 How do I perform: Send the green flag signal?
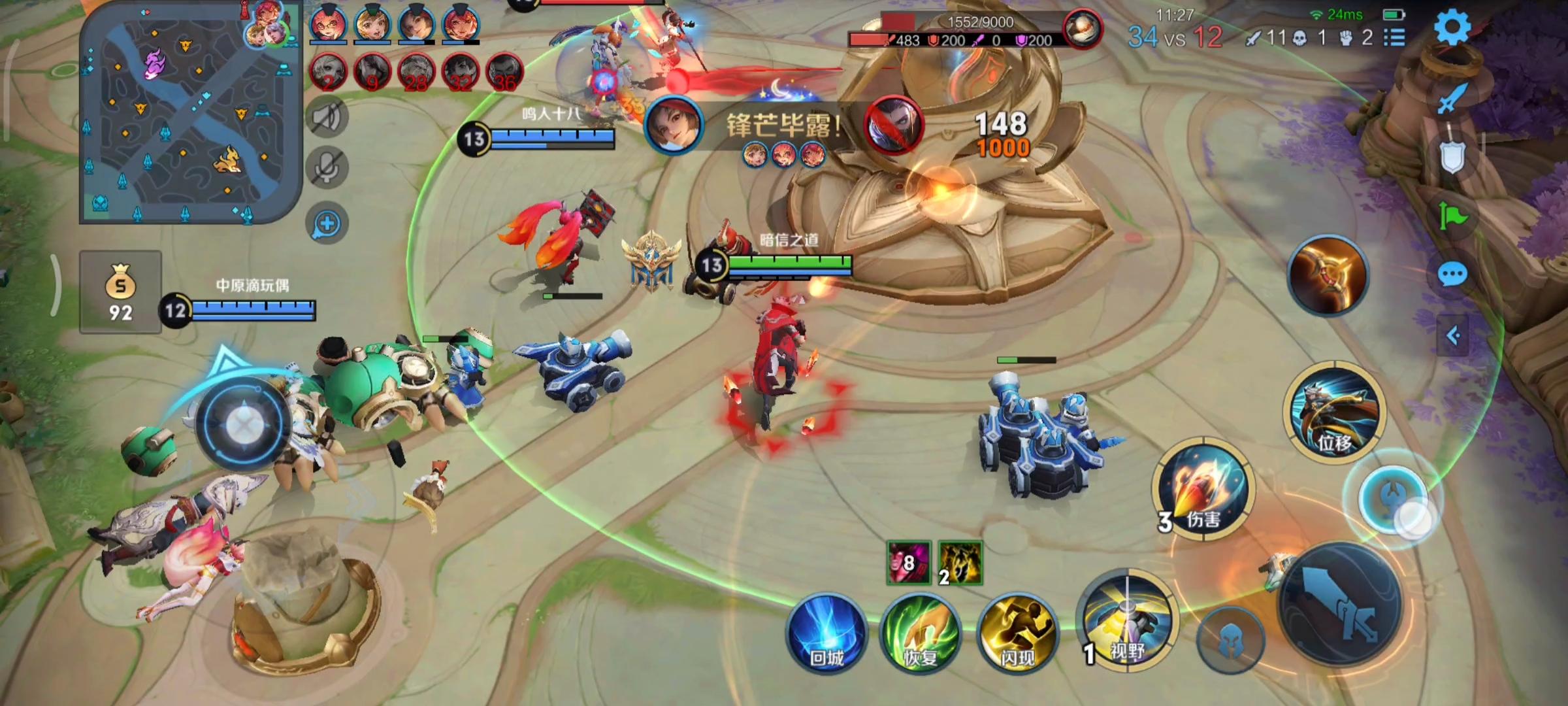coord(1452,217)
